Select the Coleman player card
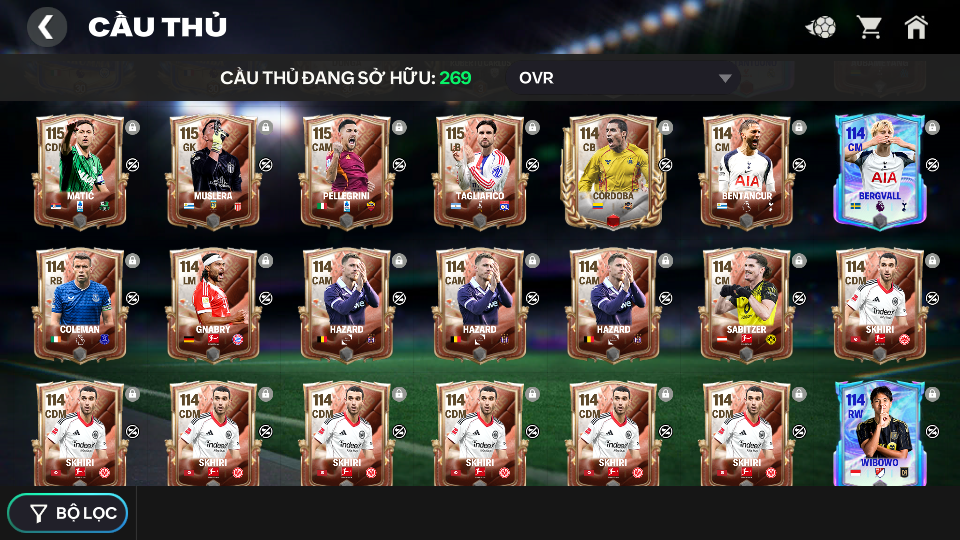The width and height of the screenshot is (960, 540). coord(79,305)
